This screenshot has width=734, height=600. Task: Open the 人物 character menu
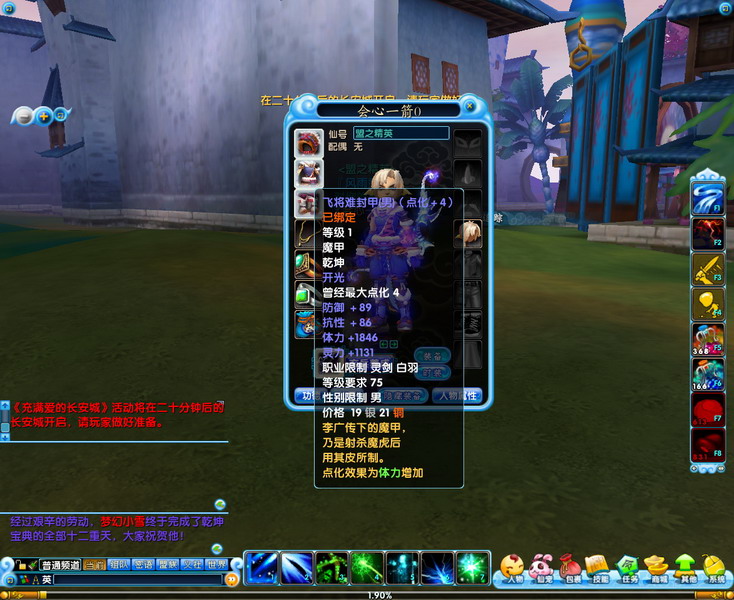(x=513, y=569)
